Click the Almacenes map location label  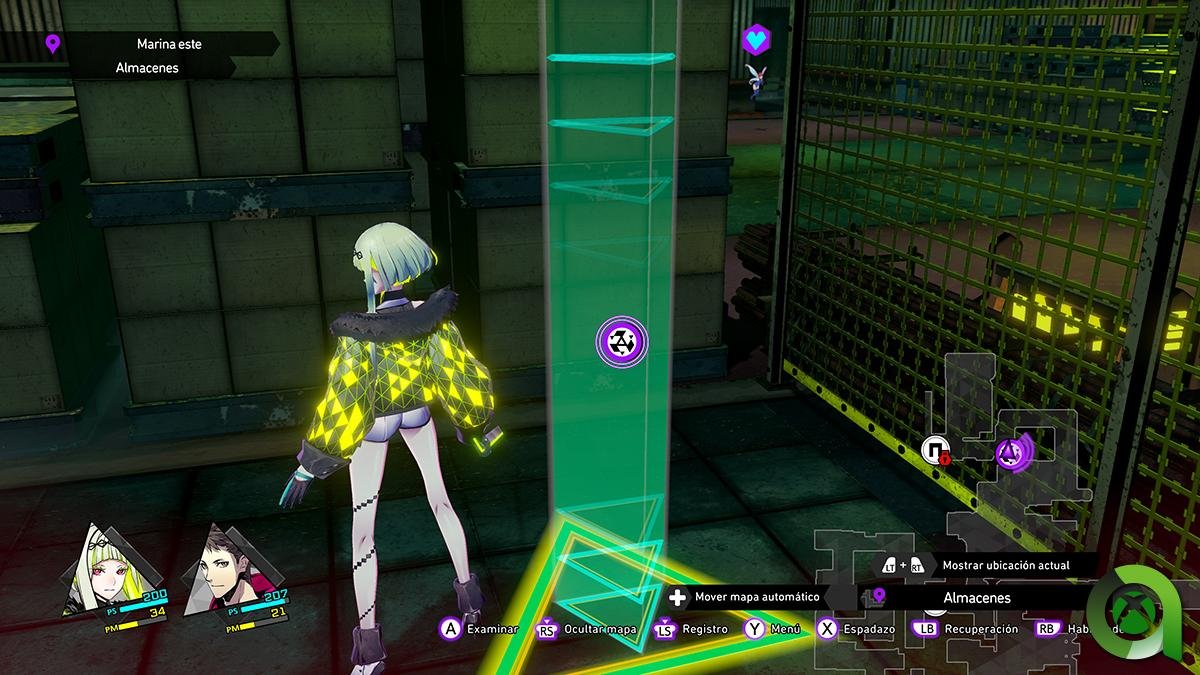point(976,597)
